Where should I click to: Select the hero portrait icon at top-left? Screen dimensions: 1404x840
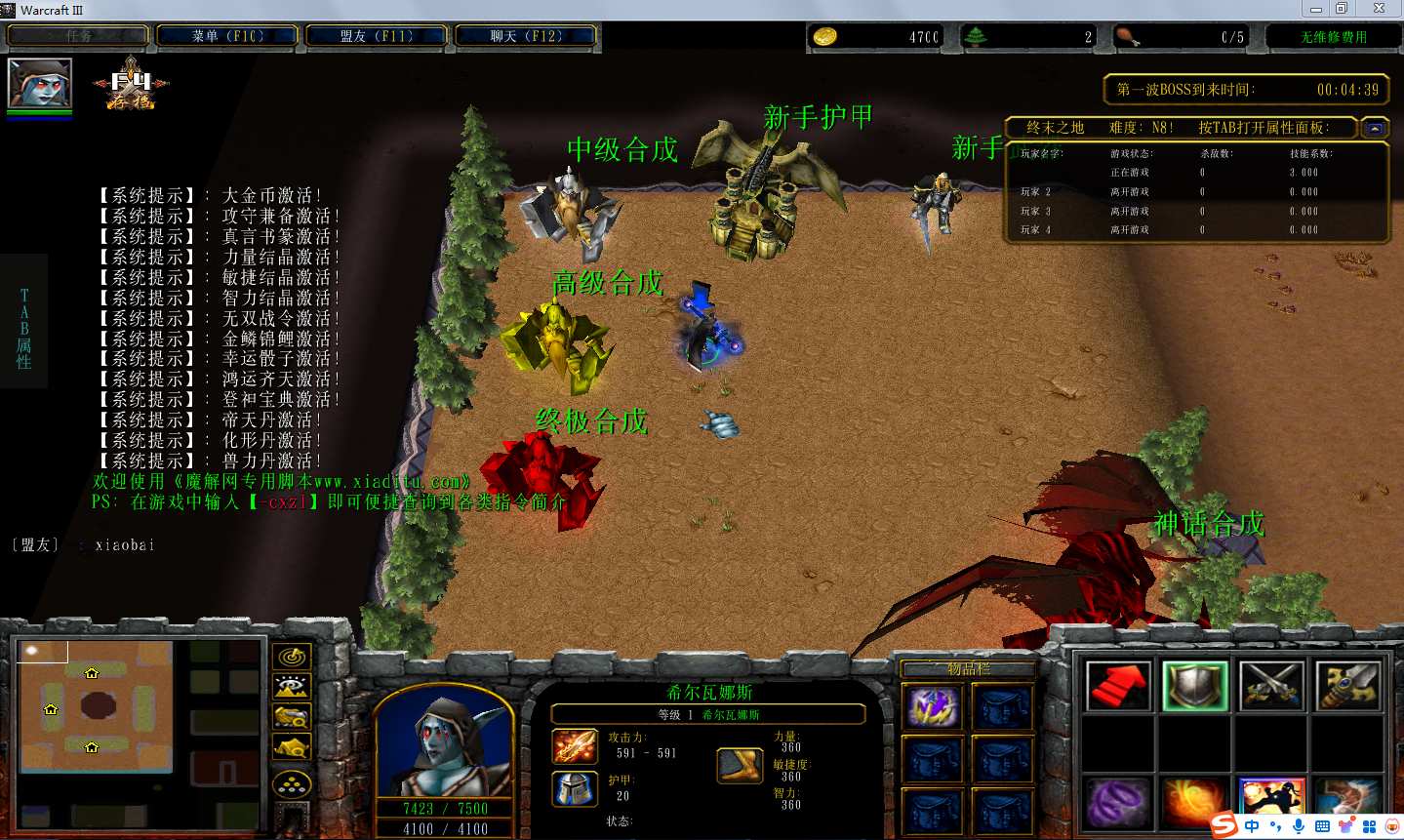coord(39,83)
